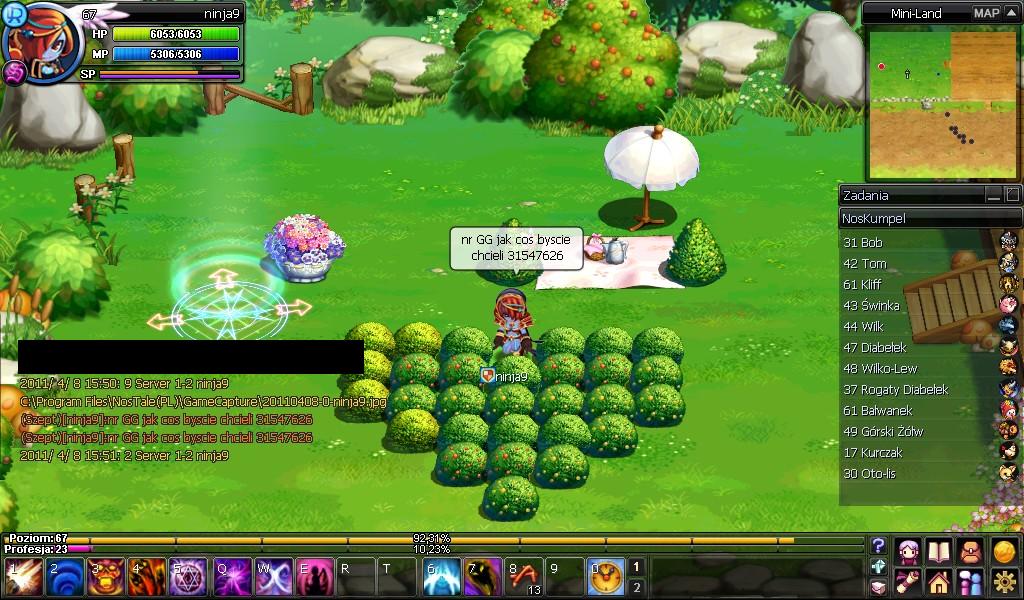Minimize the Zadania quest panel
Image resolution: width=1024 pixels, height=600 pixels.
click(x=993, y=195)
